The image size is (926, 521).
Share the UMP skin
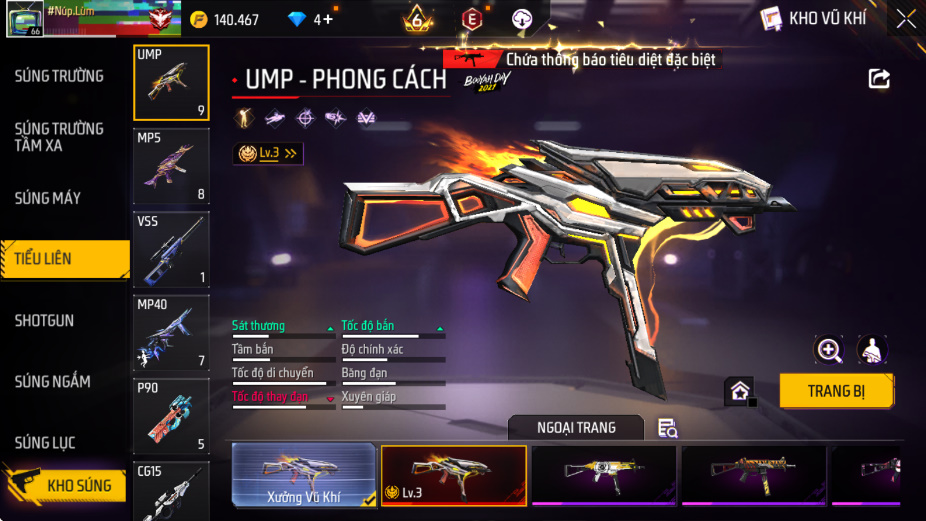879,78
